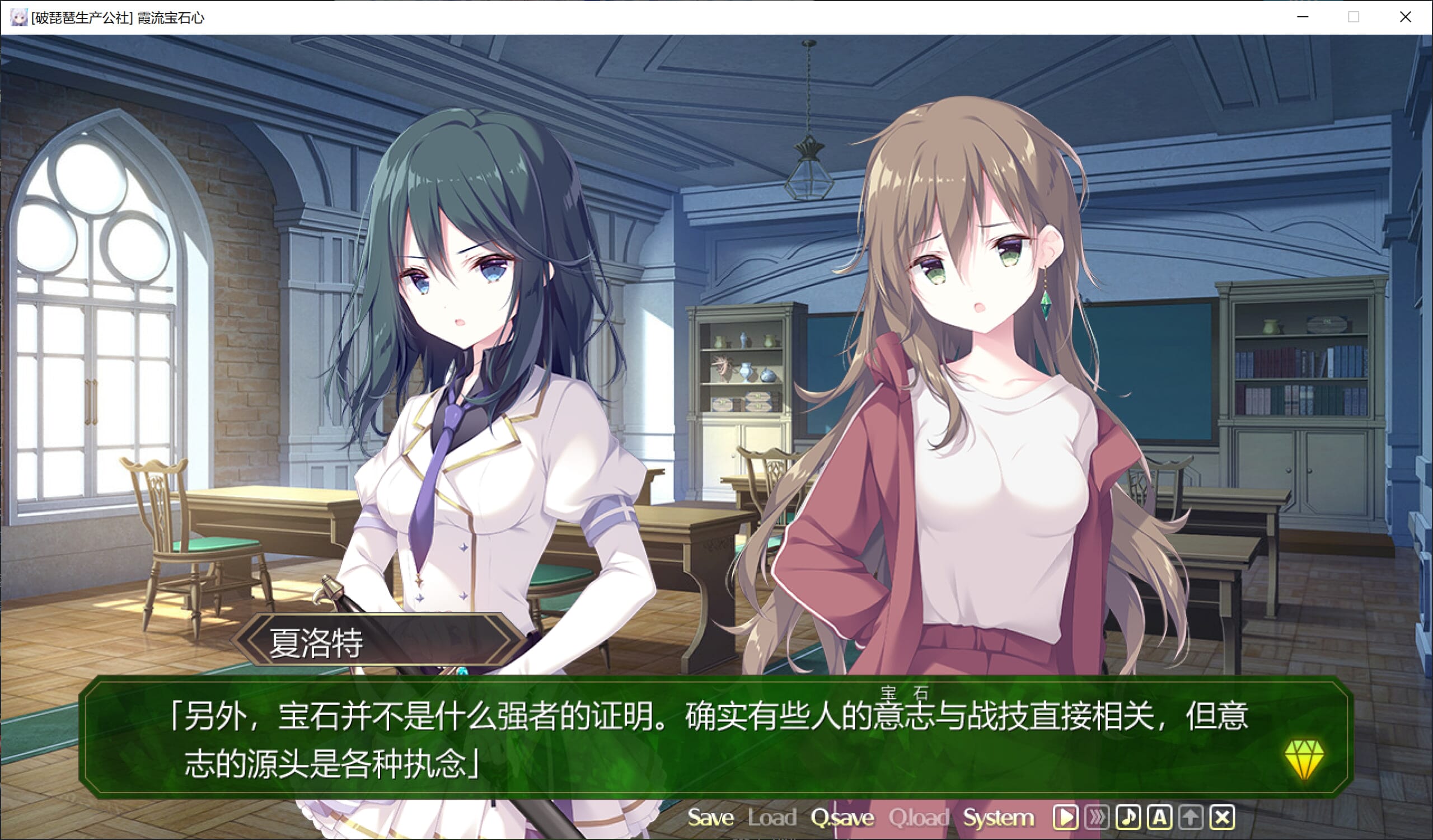
Task: Open the System settings
Action: [x=998, y=818]
